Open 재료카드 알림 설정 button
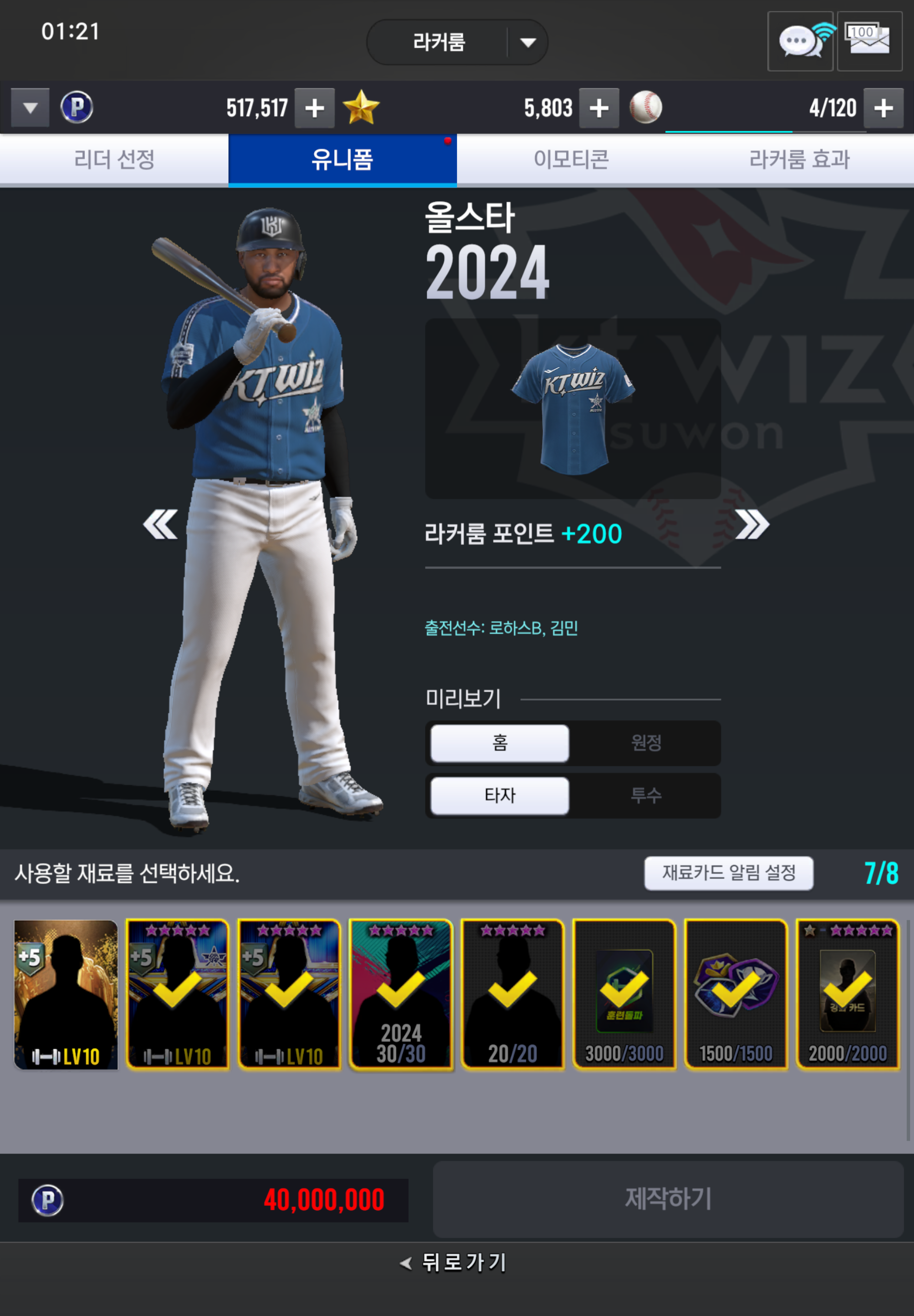This screenshot has height=1316, width=914. click(729, 873)
